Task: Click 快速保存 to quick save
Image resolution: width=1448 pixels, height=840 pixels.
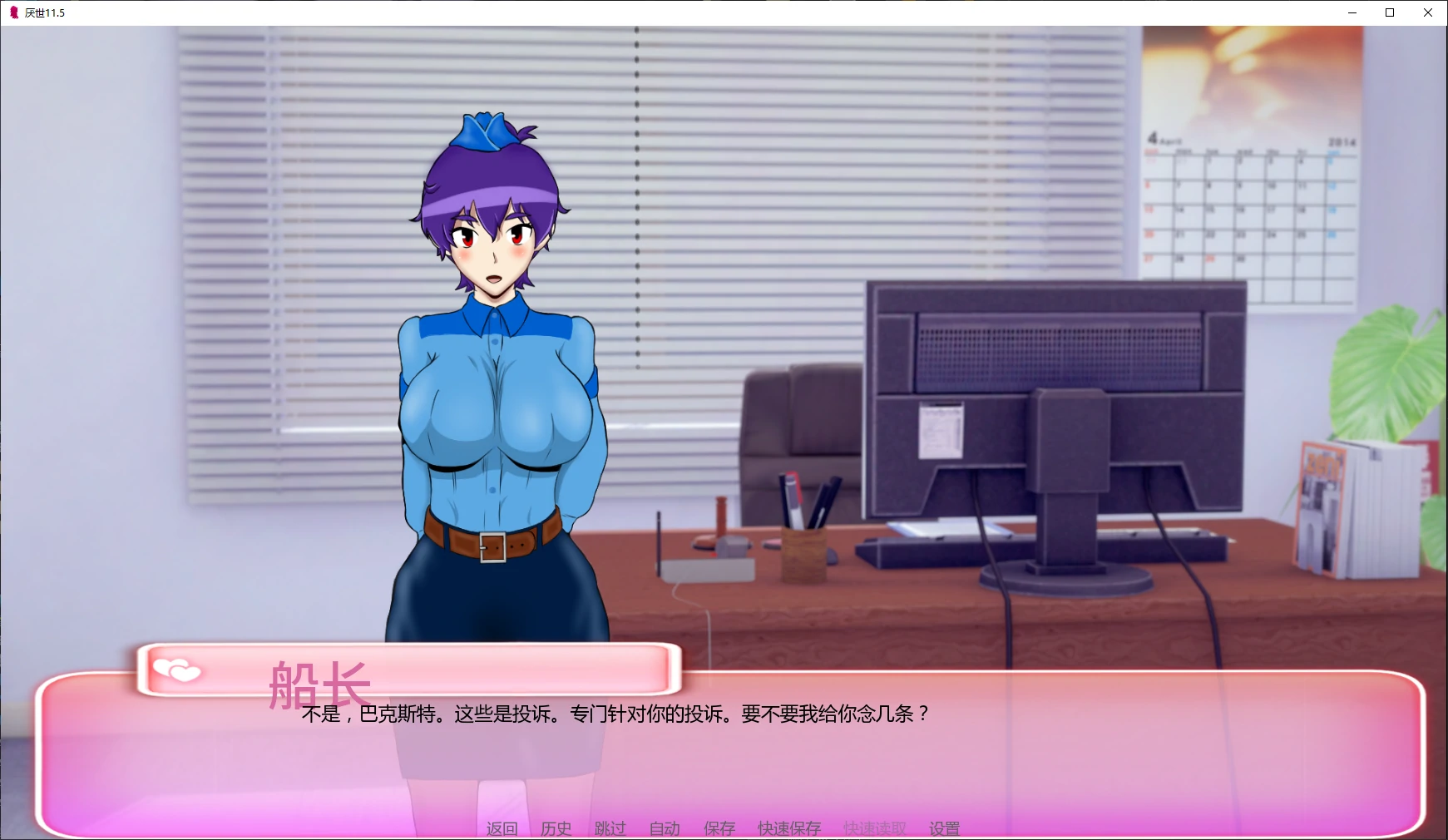Action: [788, 828]
